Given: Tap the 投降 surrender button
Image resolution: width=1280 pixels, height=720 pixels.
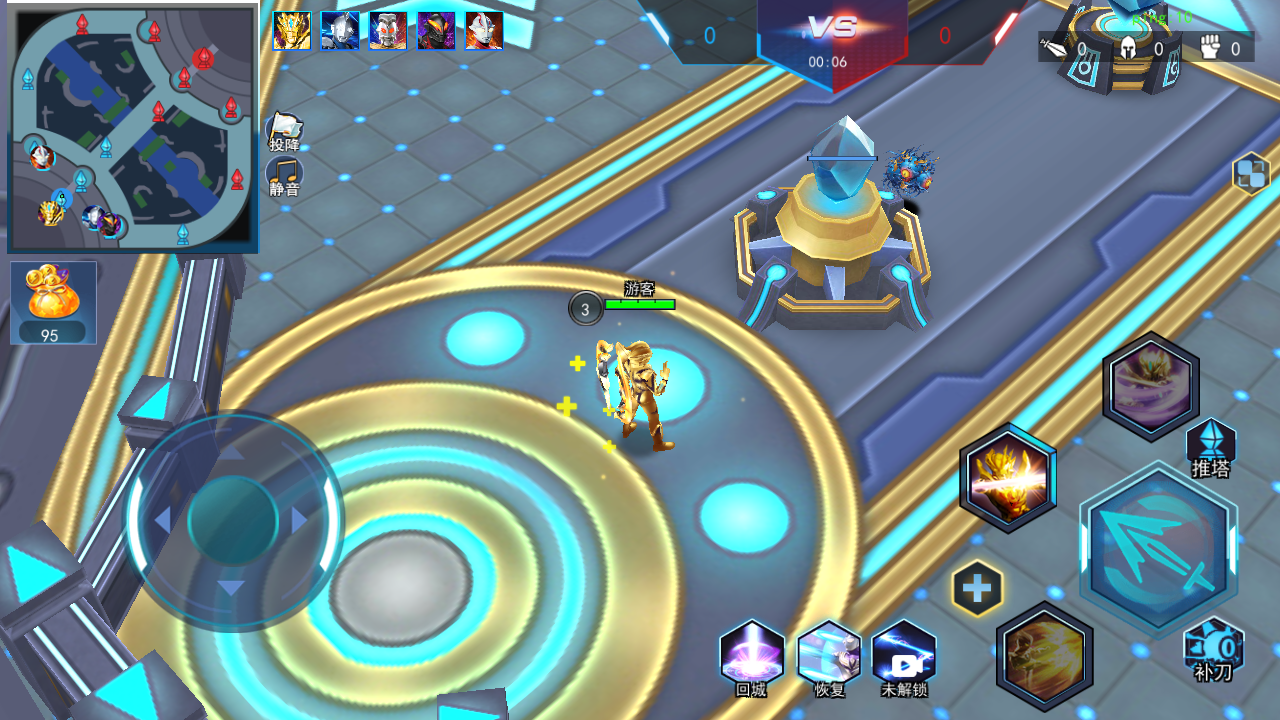Looking at the screenshot, I should coord(285,130).
